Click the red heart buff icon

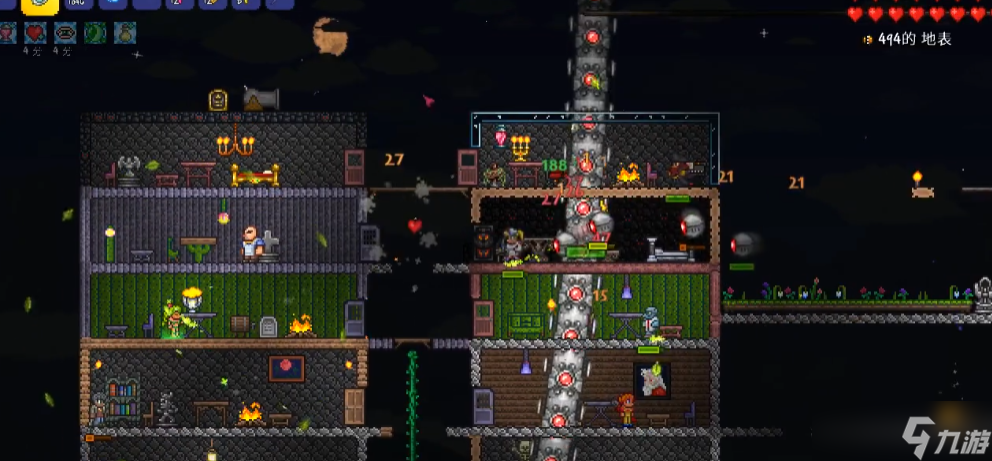(x=35, y=33)
